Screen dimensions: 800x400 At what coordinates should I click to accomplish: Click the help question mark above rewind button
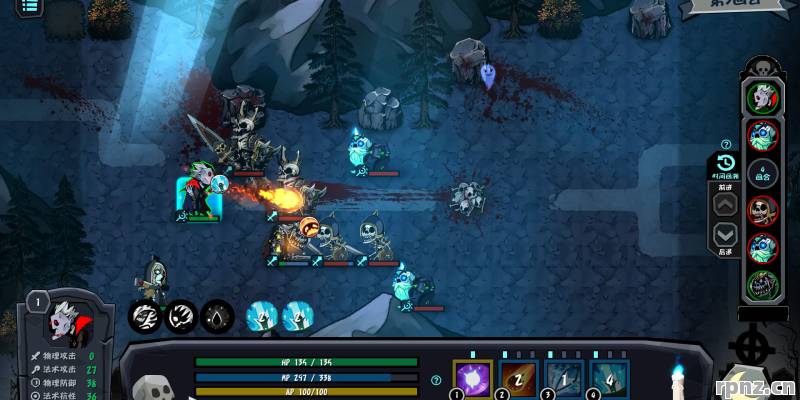[x=726, y=144]
